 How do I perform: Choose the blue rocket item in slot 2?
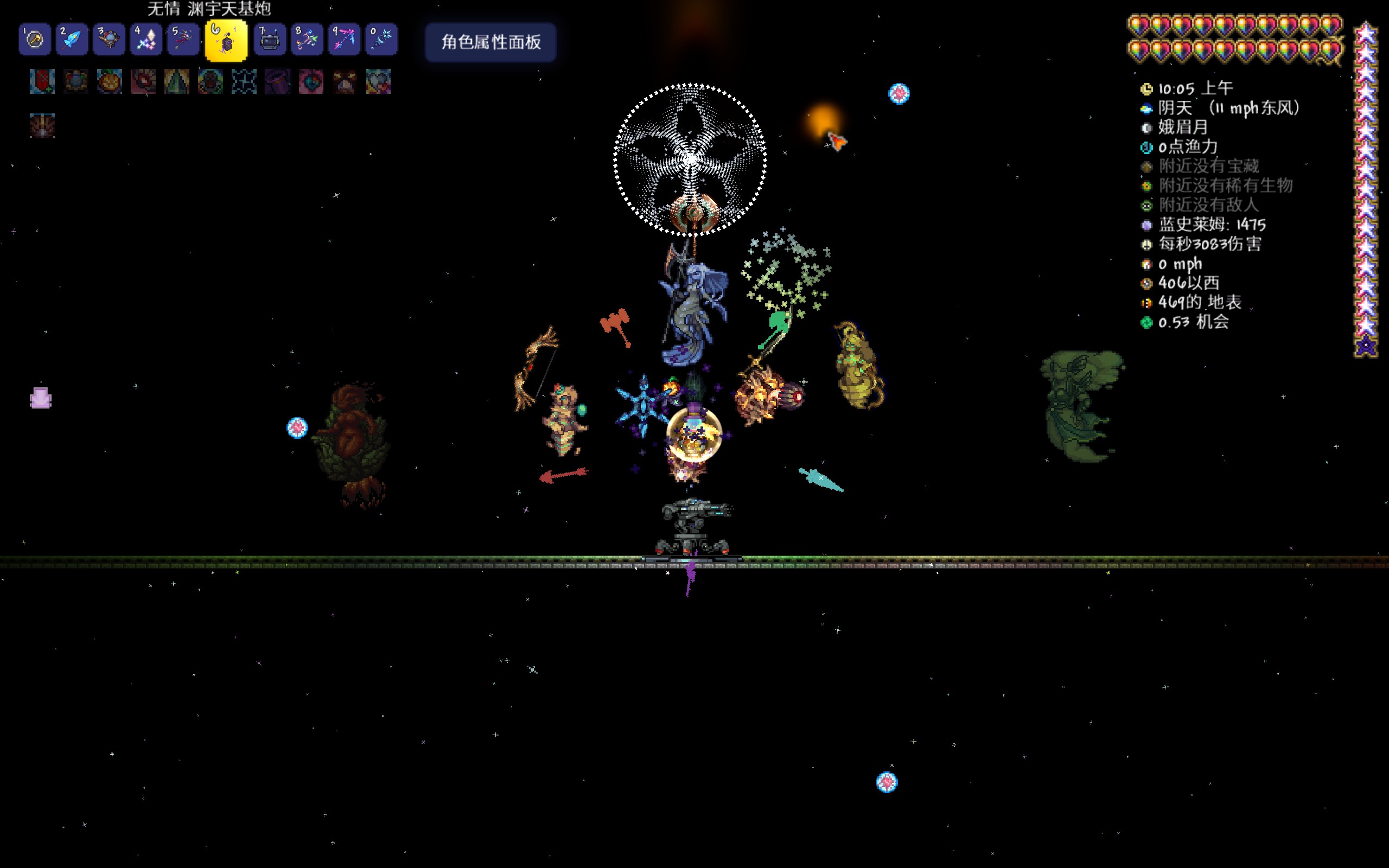point(72,40)
